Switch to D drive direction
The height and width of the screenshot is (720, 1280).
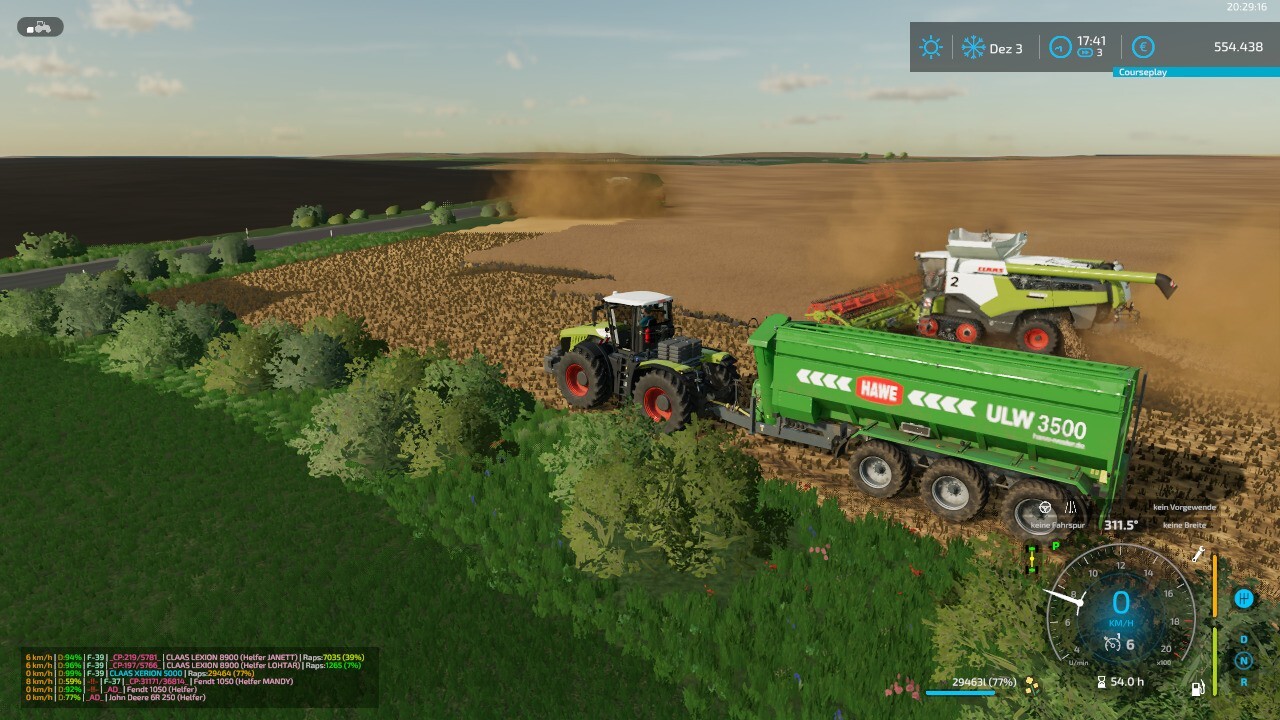pyautogui.click(x=1244, y=639)
